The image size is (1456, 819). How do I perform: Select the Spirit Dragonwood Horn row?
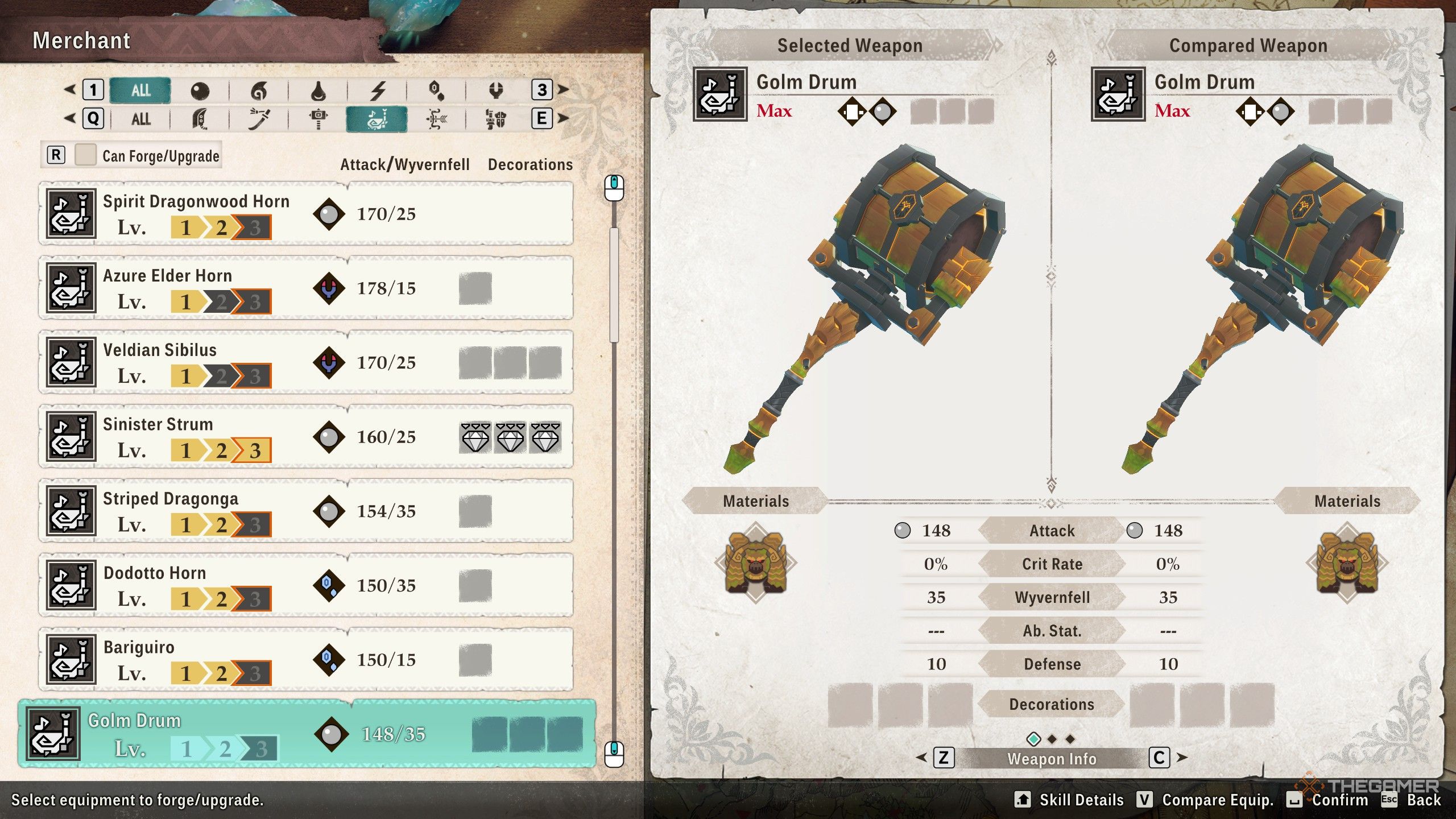(x=306, y=214)
